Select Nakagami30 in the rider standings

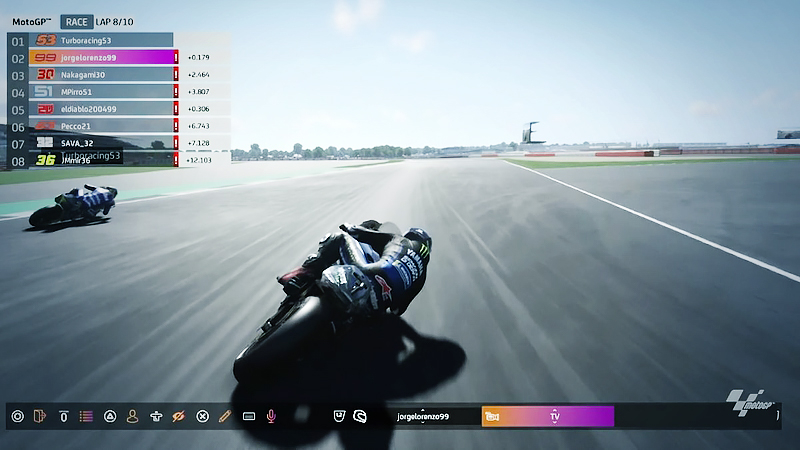(x=100, y=74)
